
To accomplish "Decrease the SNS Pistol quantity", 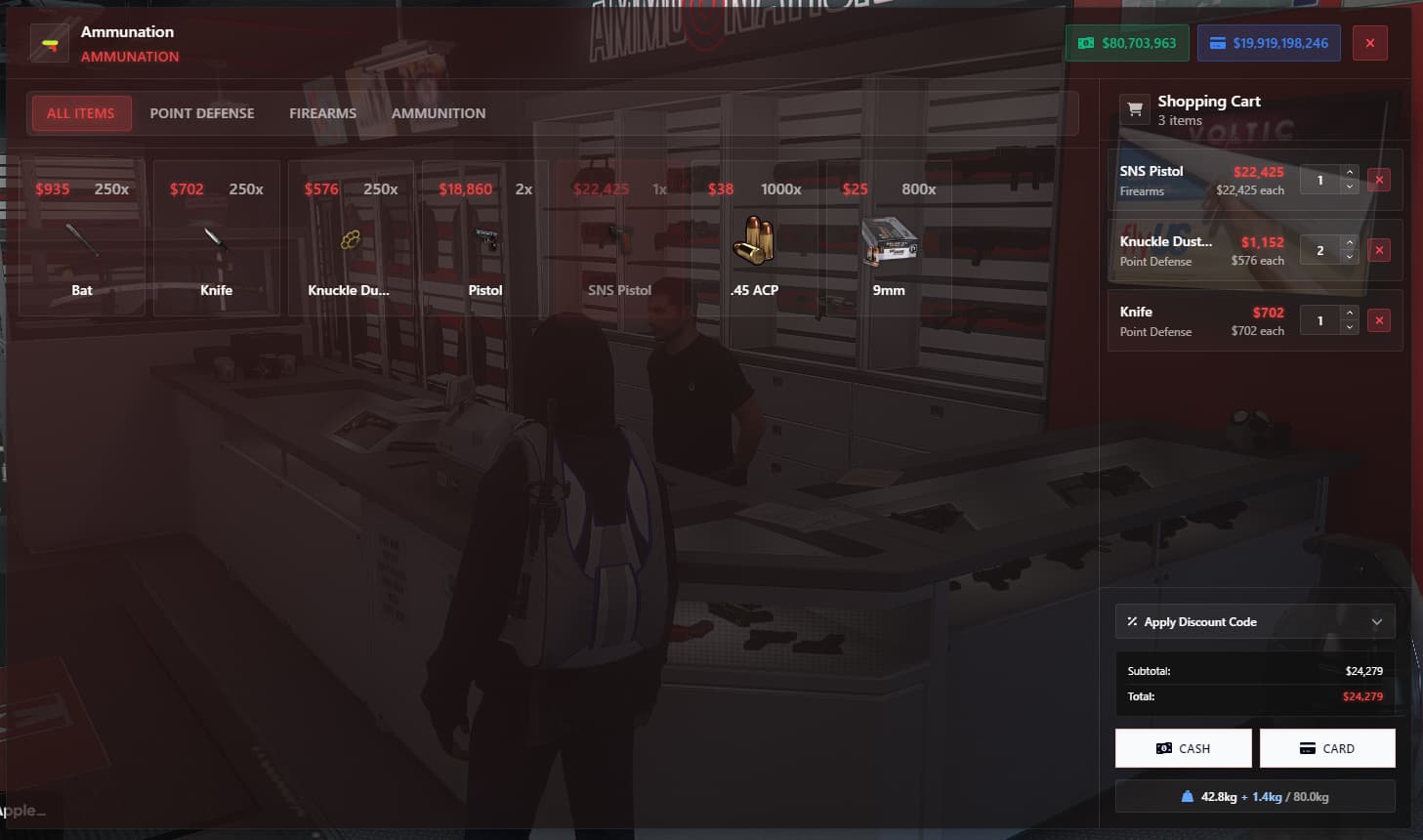I will click(1349, 186).
